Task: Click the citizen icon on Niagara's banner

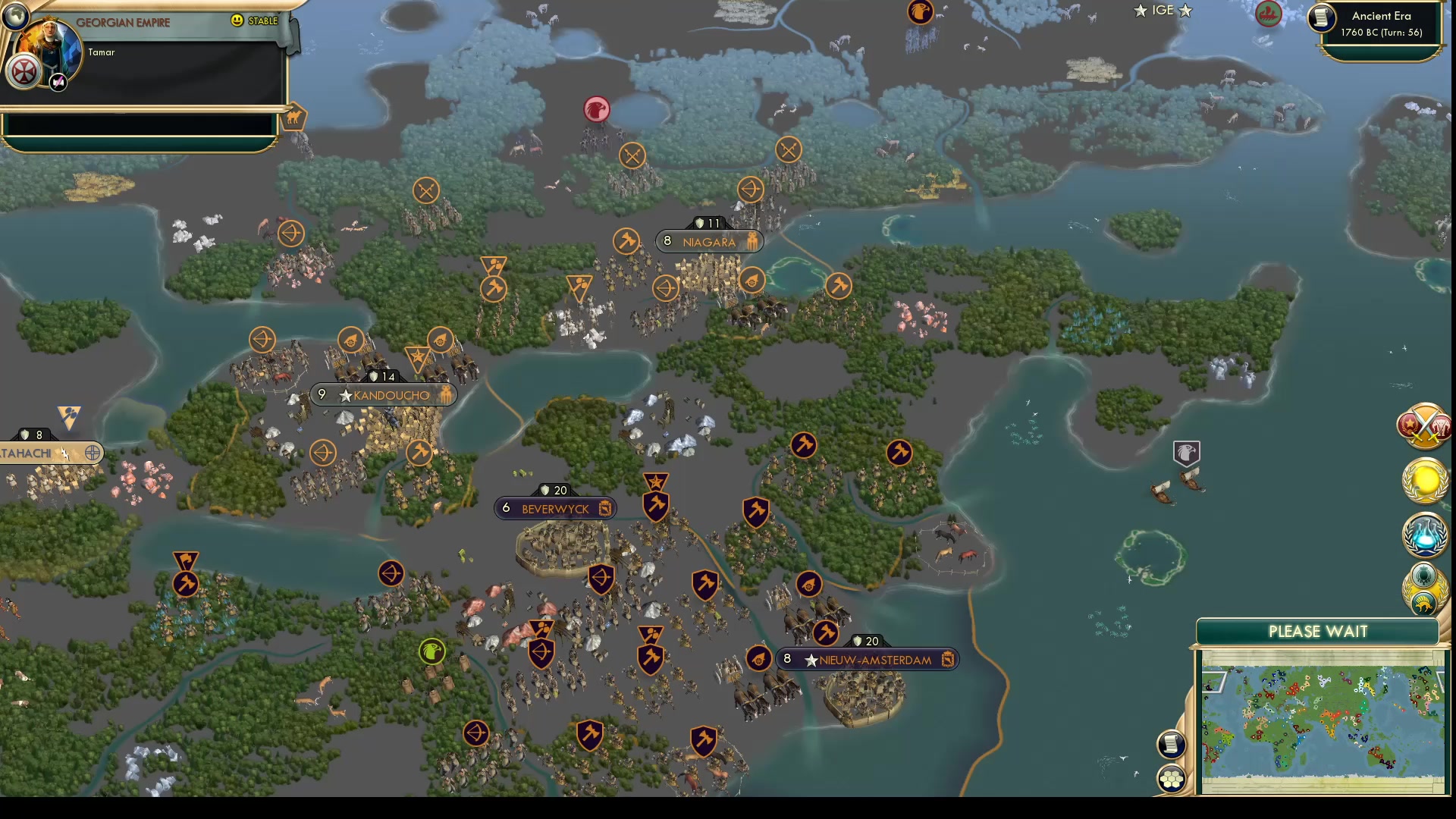Action: tap(751, 241)
